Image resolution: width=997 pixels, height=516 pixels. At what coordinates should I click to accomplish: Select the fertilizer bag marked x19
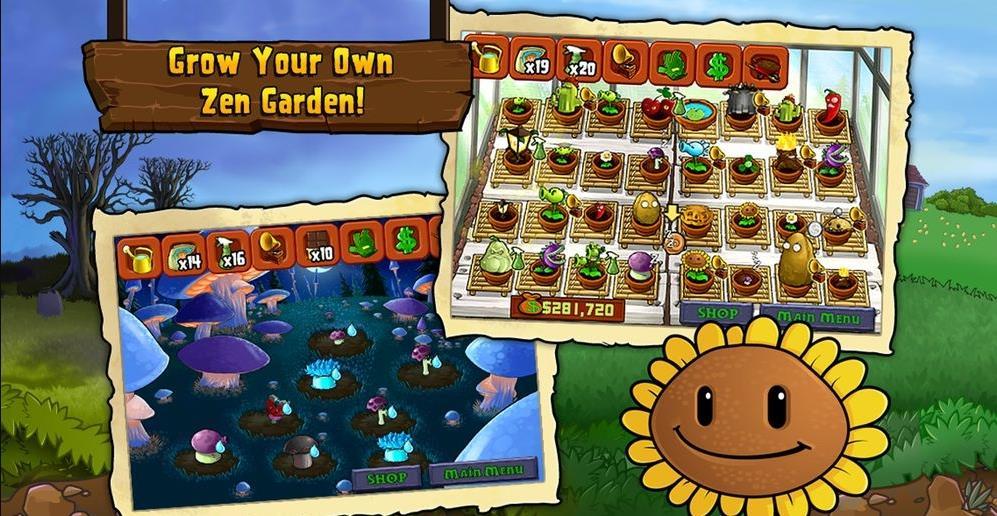[x=535, y=61]
